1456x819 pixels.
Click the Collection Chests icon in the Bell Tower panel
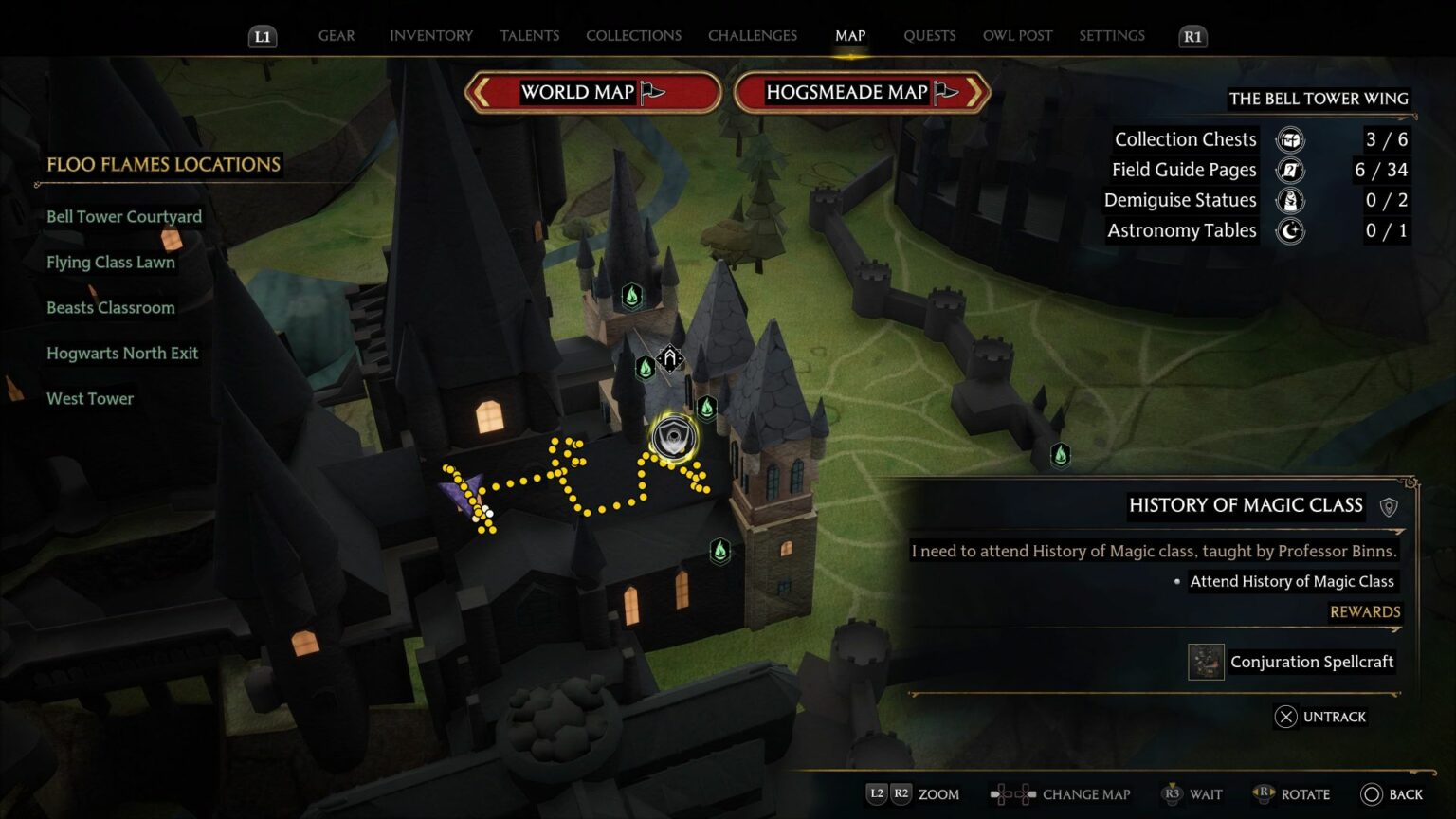click(x=1290, y=139)
